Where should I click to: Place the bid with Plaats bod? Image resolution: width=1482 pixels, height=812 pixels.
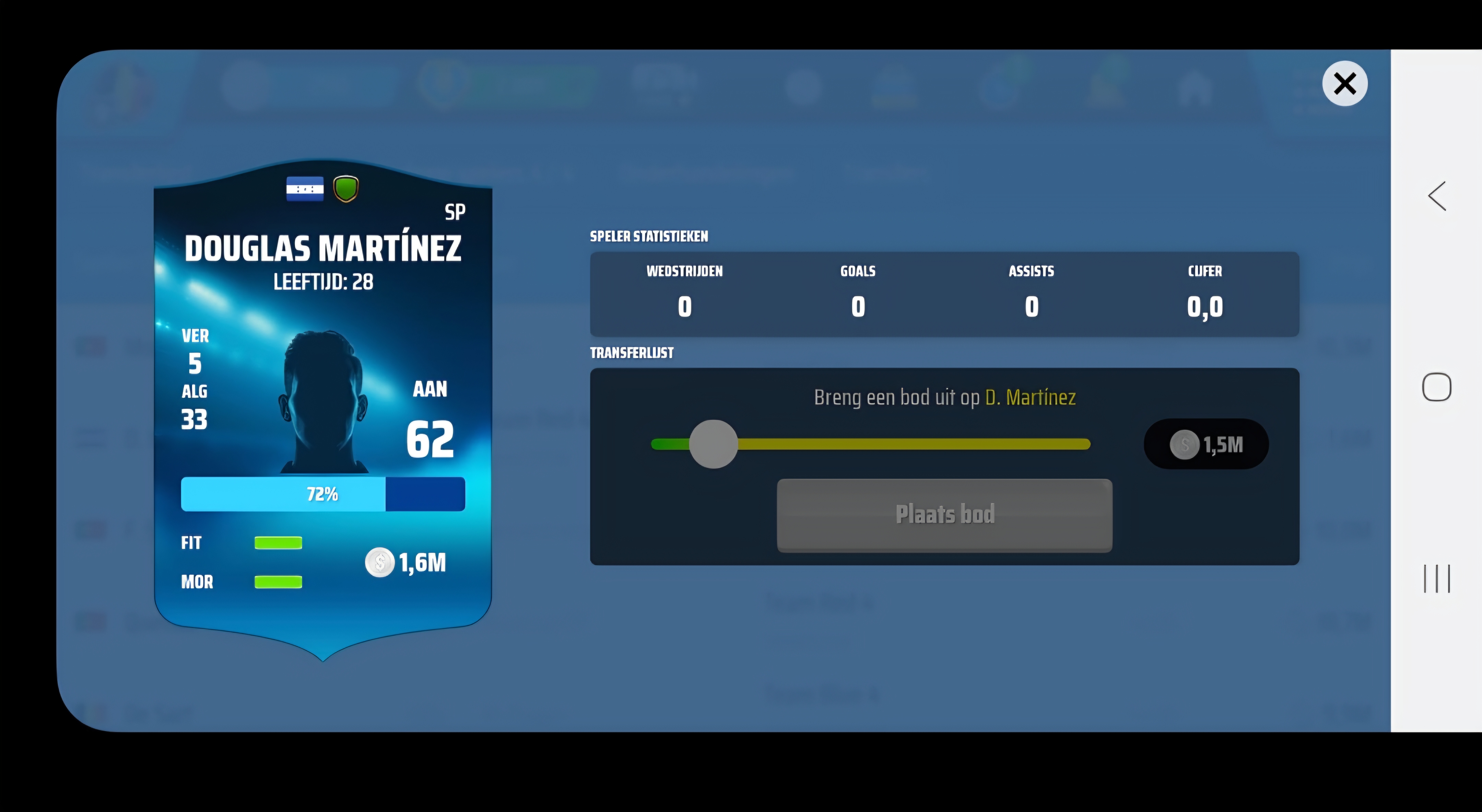click(x=944, y=515)
